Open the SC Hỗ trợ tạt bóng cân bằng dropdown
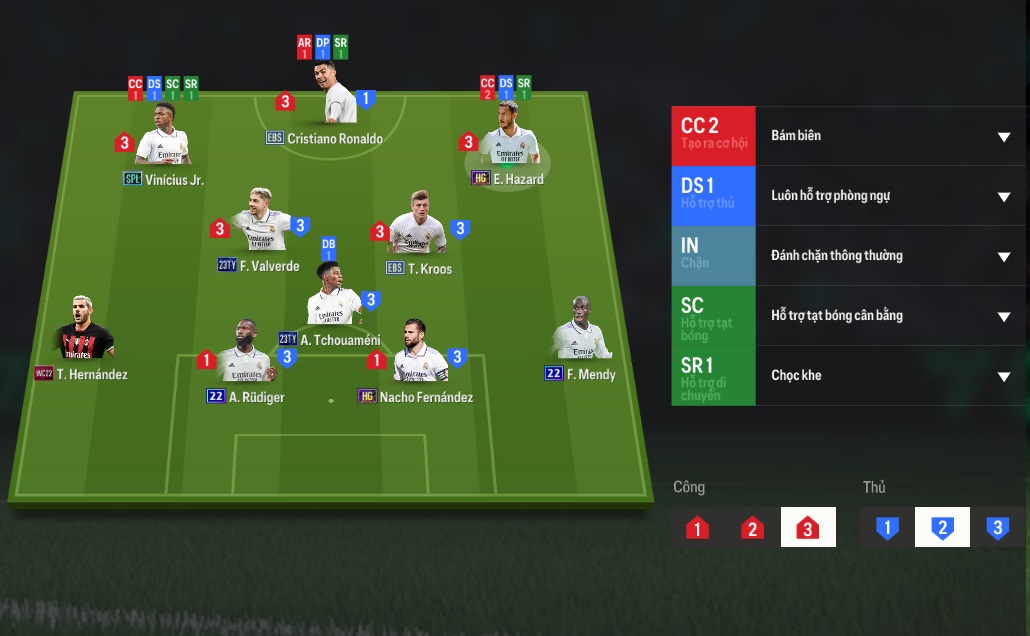 click(x=1003, y=316)
